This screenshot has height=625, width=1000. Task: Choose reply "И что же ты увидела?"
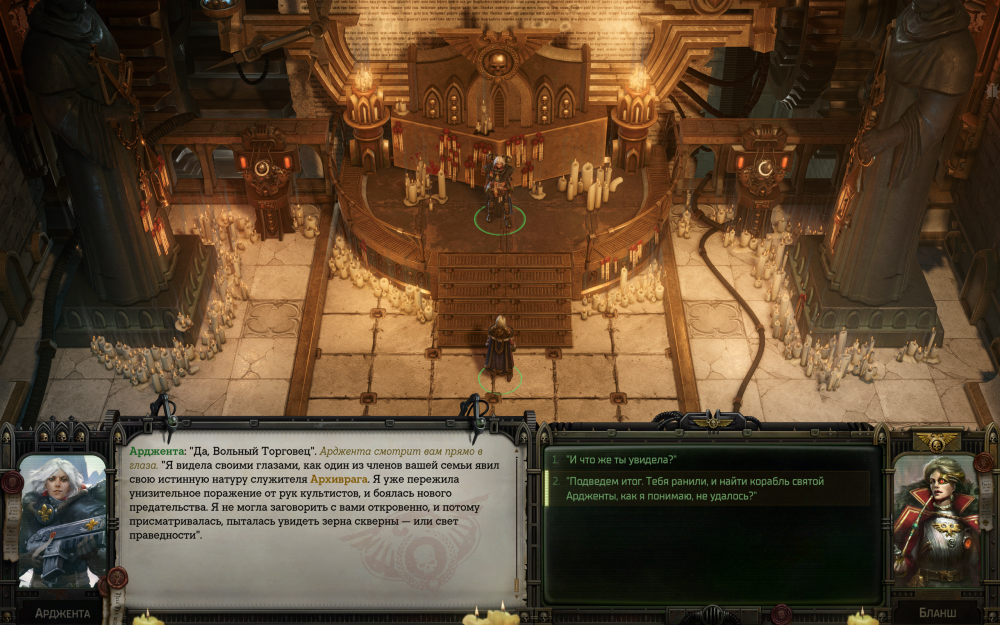pyautogui.click(x=621, y=460)
